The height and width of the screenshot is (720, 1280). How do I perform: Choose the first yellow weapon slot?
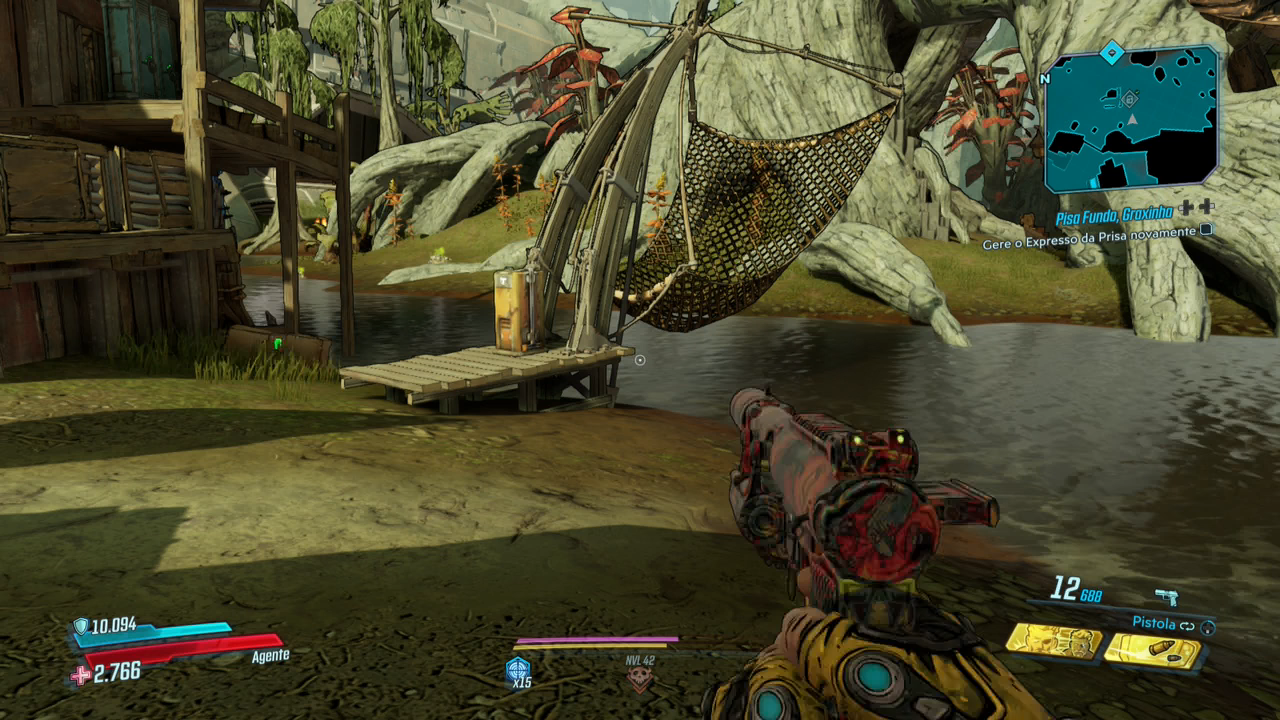[x=1053, y=639]
